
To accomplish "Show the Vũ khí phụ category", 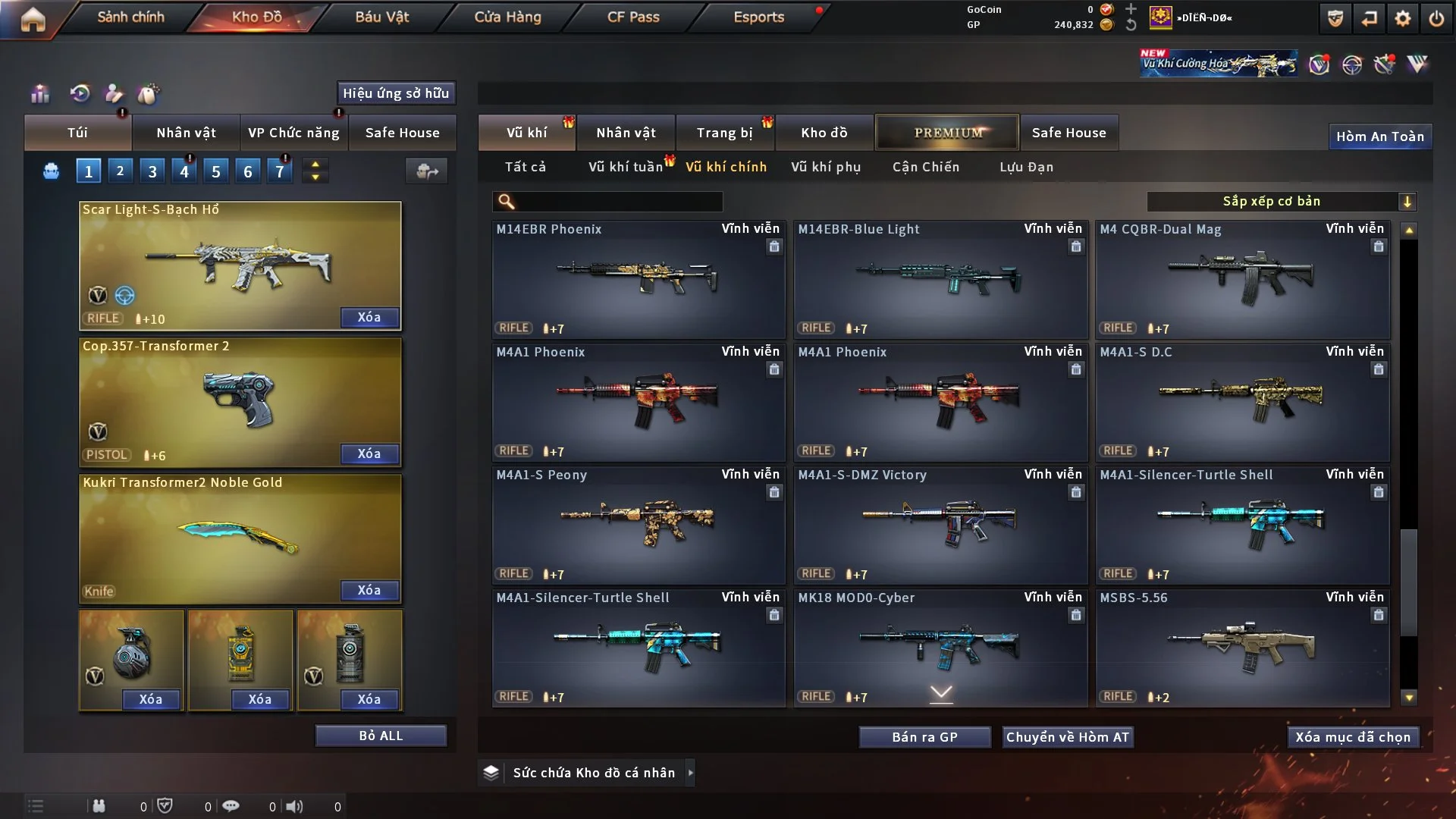I will pos(826,167).
